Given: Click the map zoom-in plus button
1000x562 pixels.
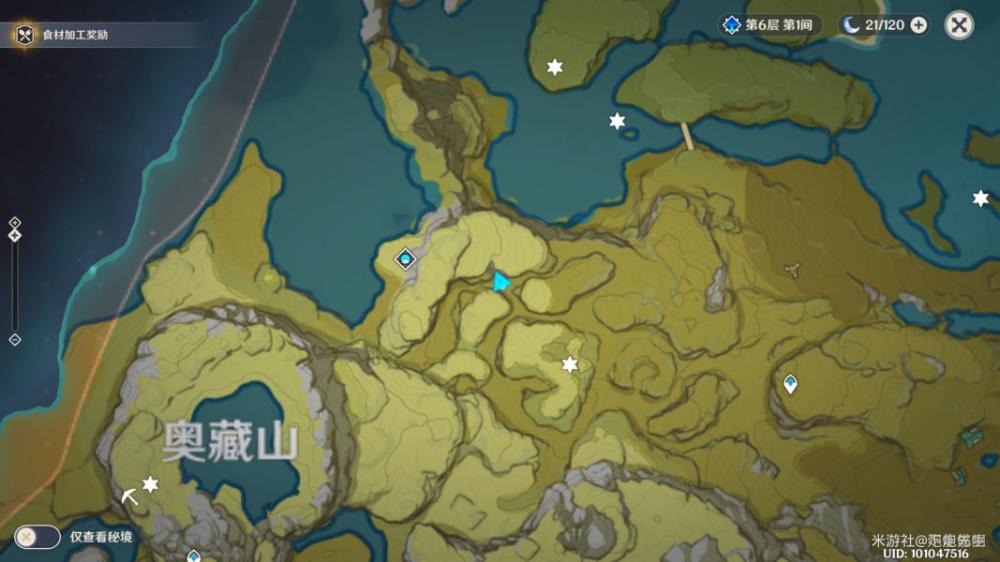Looking at the screenshot, I should tap(14, 222).
